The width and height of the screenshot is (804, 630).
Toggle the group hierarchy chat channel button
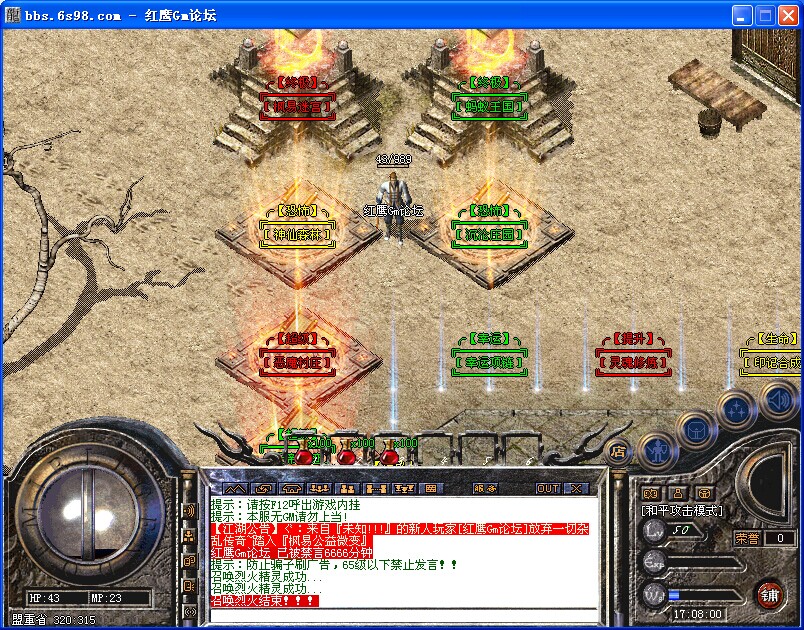[x=189, y=536]
